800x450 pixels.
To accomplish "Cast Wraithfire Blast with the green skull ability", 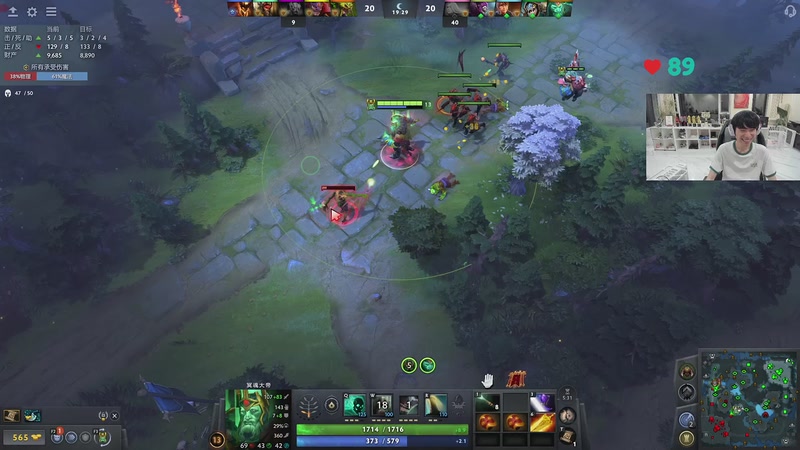I will [354, 405].
